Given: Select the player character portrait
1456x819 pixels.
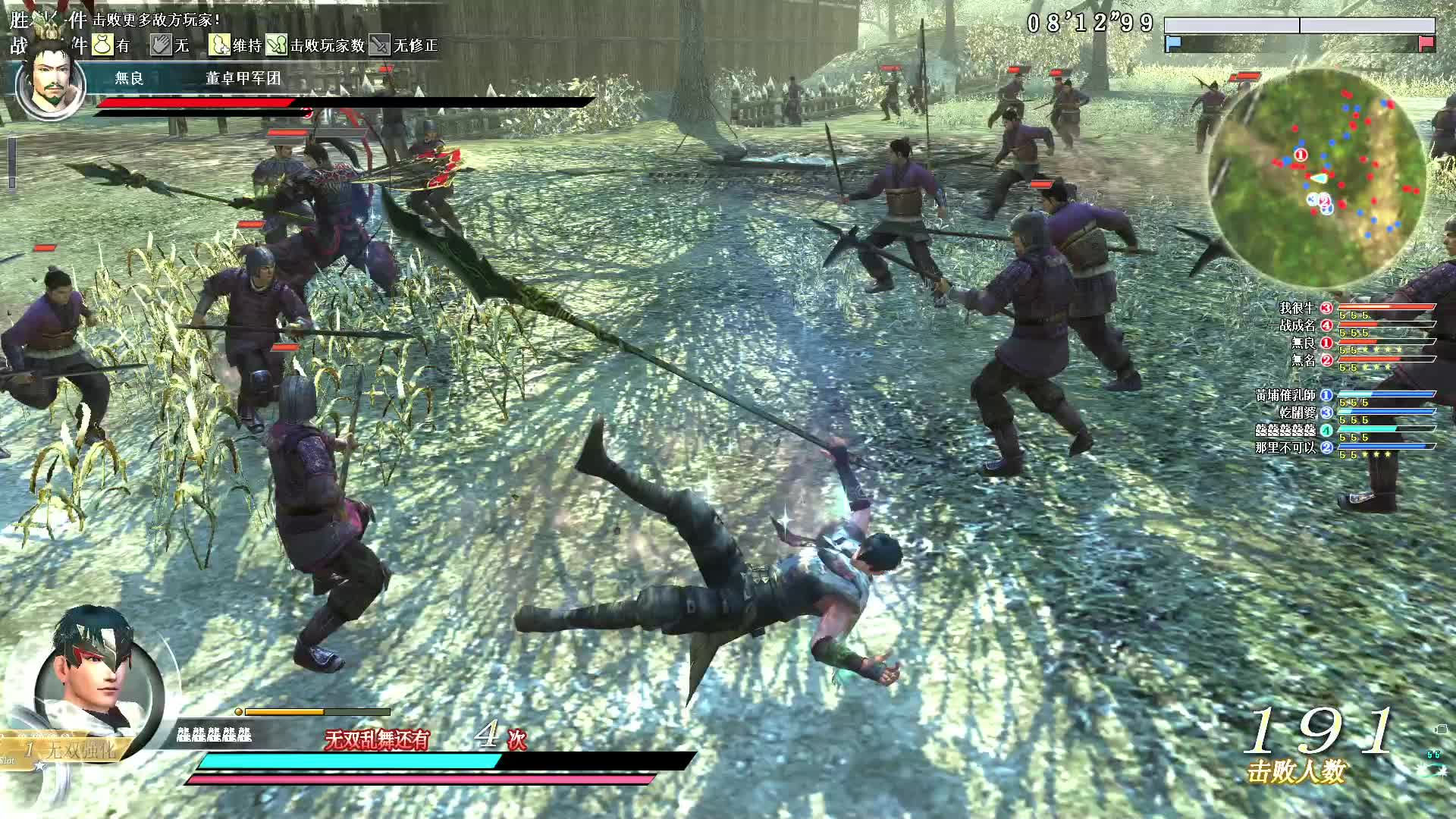Looking at the screenshot, I should [99, 679].
